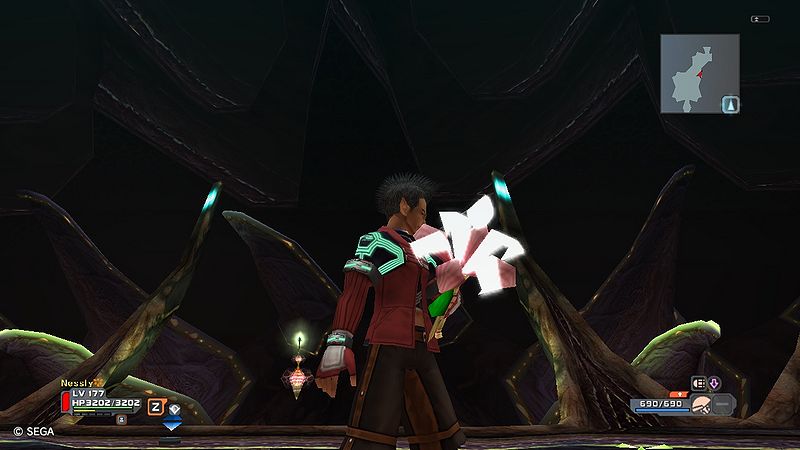Screen dimensions: 800x450
Task: Select the orange Z action slot
Action: point(156,406)
